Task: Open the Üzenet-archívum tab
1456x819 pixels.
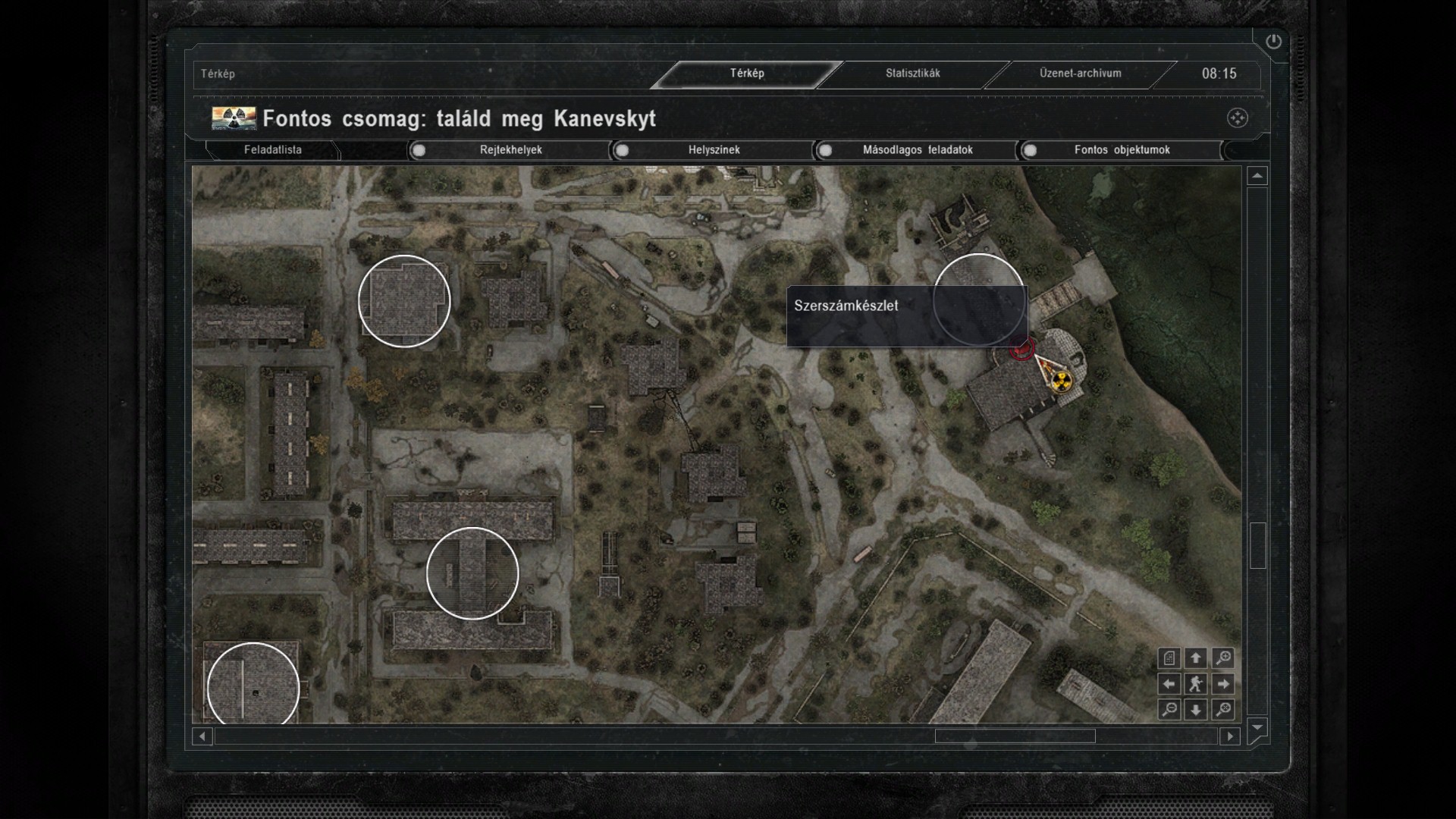Action: (x=1080, y=74)
